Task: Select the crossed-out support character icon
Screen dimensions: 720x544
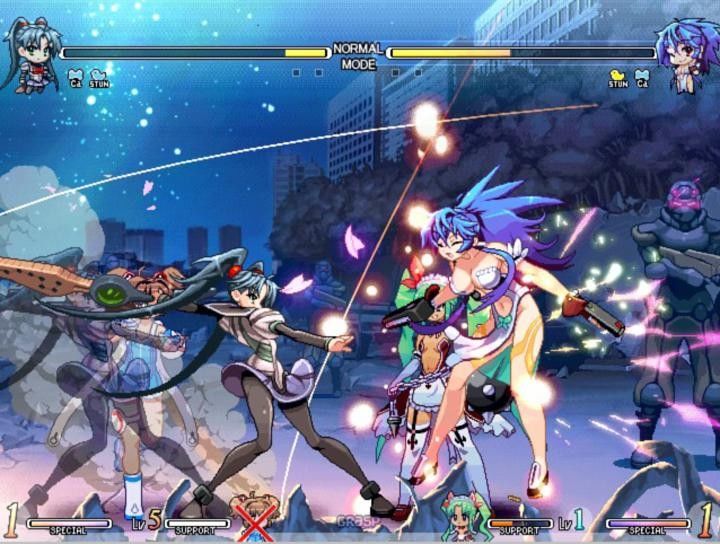Action: point(253,515)
